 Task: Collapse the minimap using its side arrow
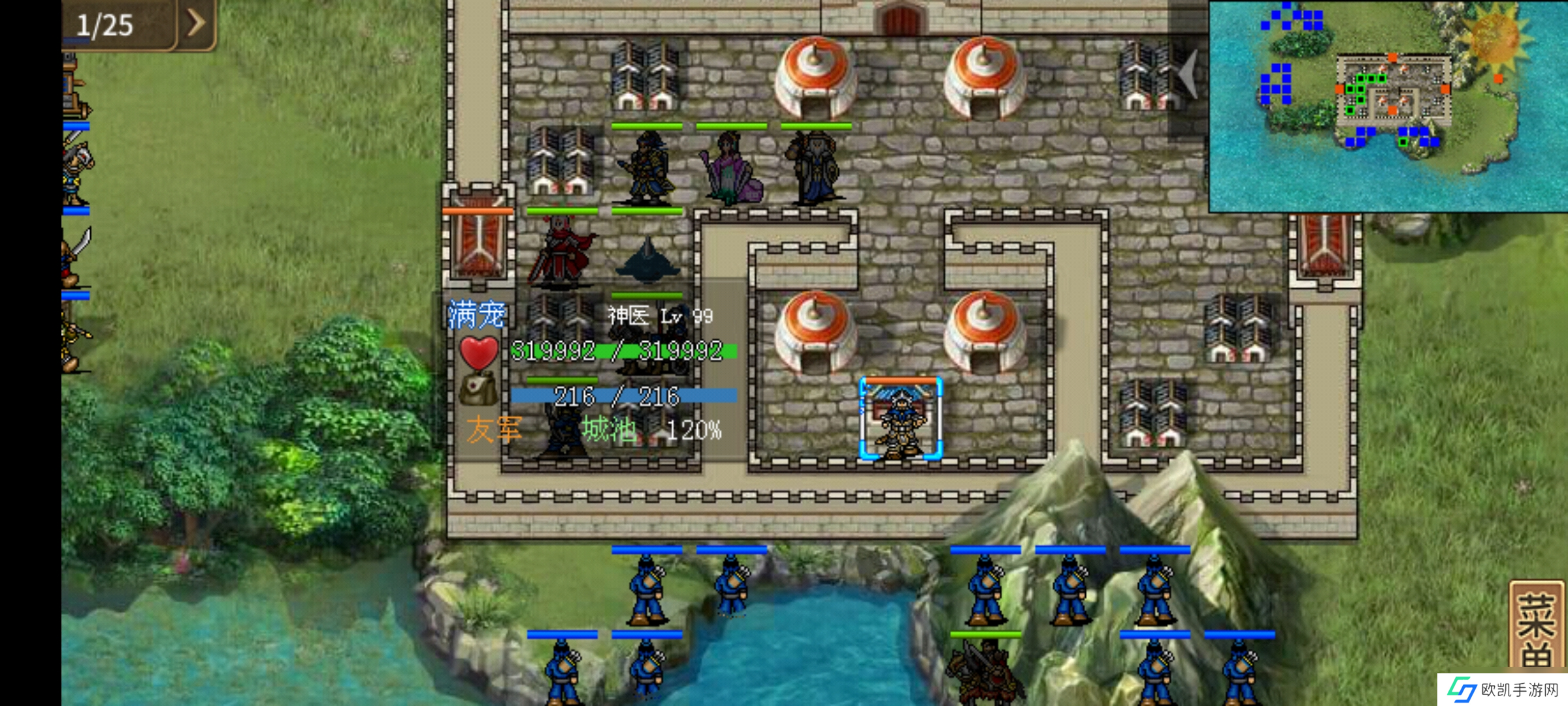[1188, 74]
